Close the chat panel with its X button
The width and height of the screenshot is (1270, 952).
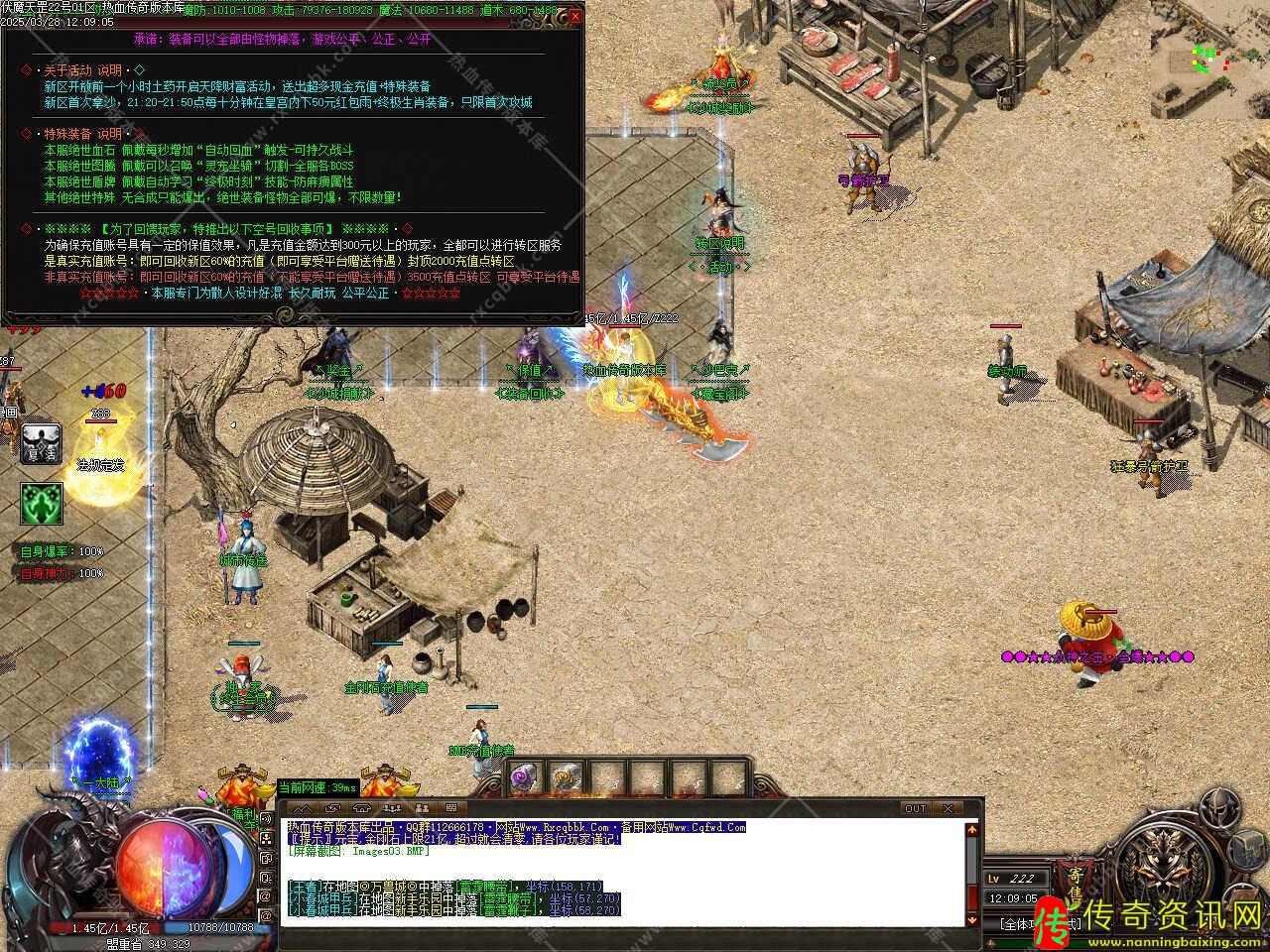coord(948,808)
